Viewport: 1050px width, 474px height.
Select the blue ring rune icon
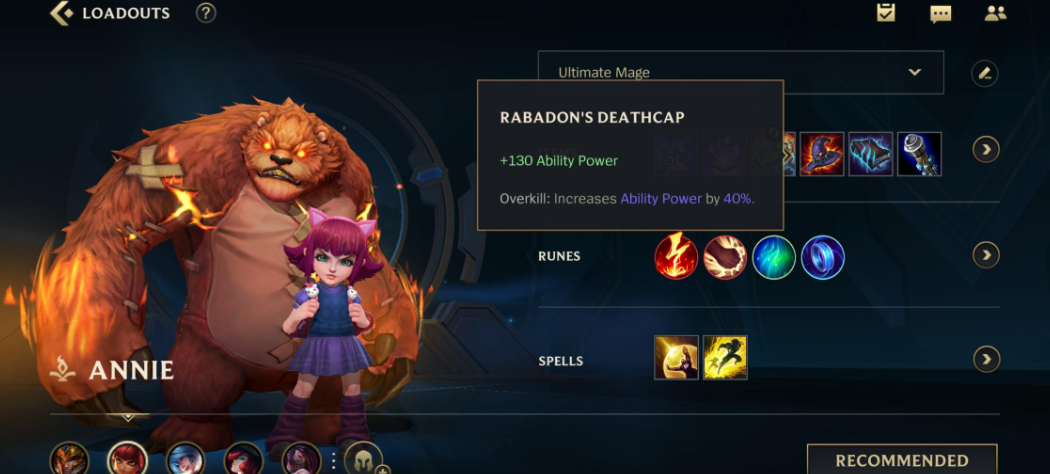pos(823,256)
